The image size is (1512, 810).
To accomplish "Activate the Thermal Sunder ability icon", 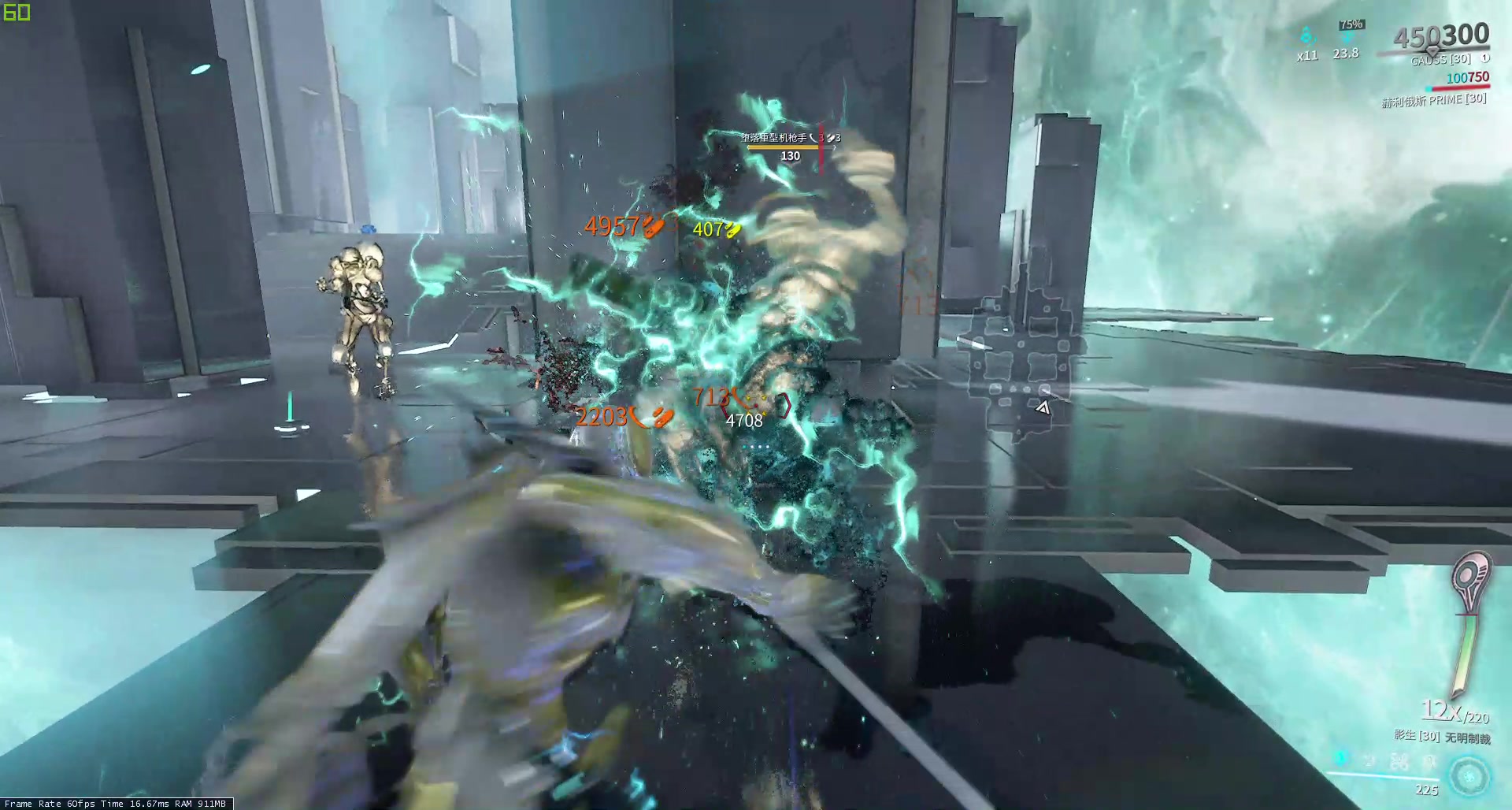I will (1399, 761).
